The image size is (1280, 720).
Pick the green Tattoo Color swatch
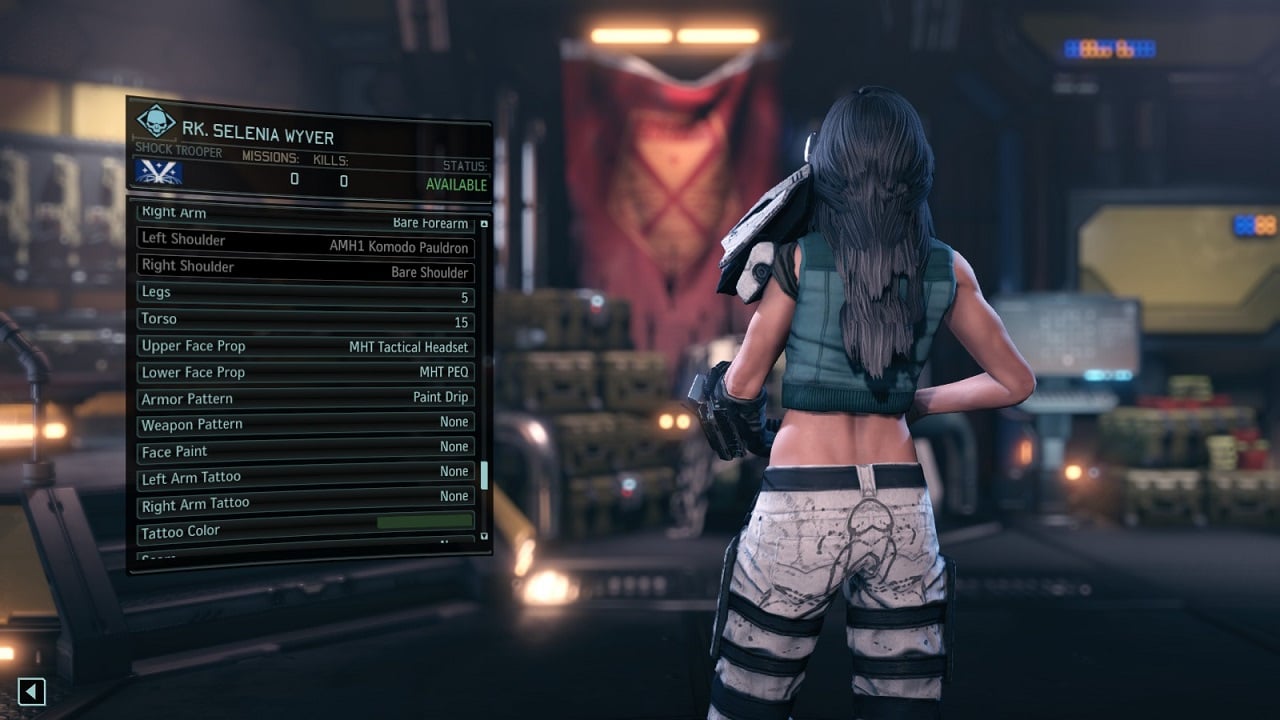[424, 522]
